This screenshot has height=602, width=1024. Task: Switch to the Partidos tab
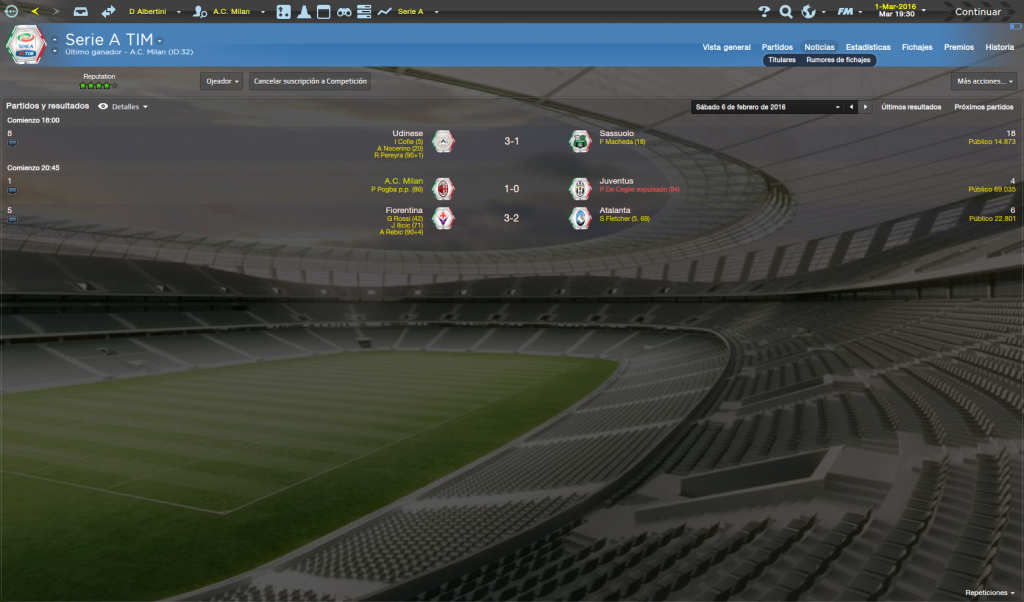777,47
